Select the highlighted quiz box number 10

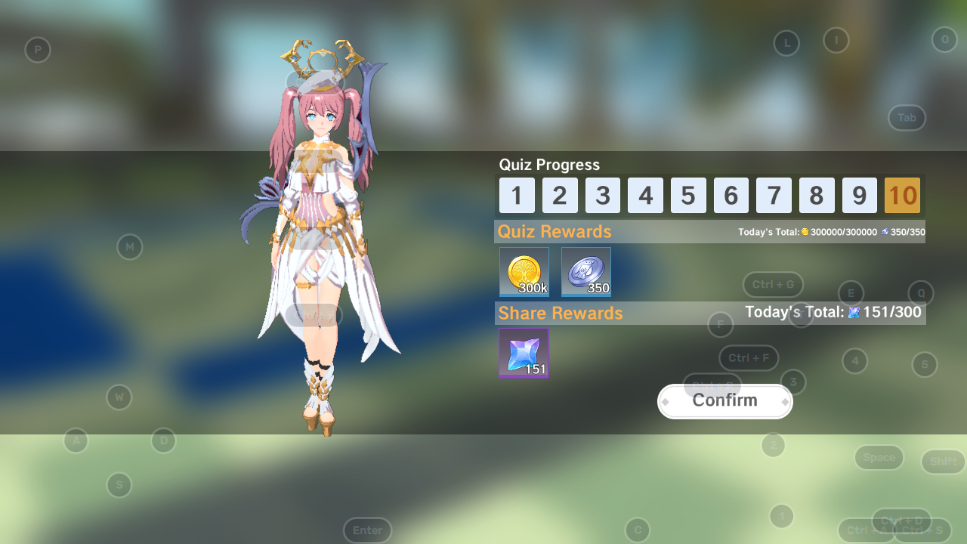[902, 195]
